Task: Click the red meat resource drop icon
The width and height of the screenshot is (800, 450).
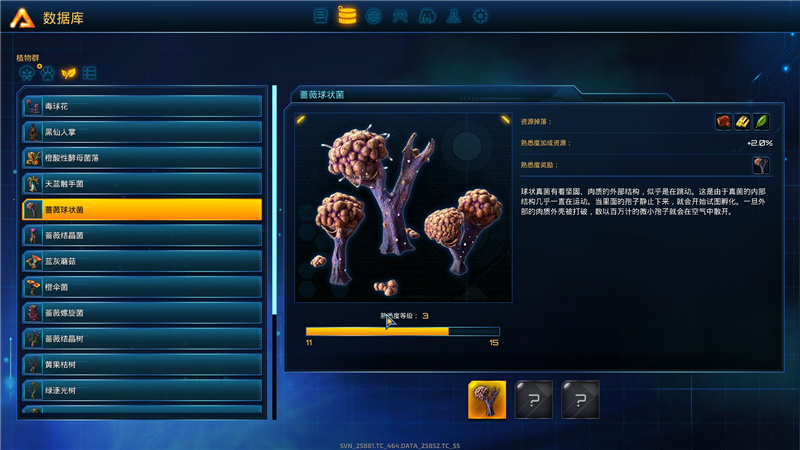Action: click(723, 122)
